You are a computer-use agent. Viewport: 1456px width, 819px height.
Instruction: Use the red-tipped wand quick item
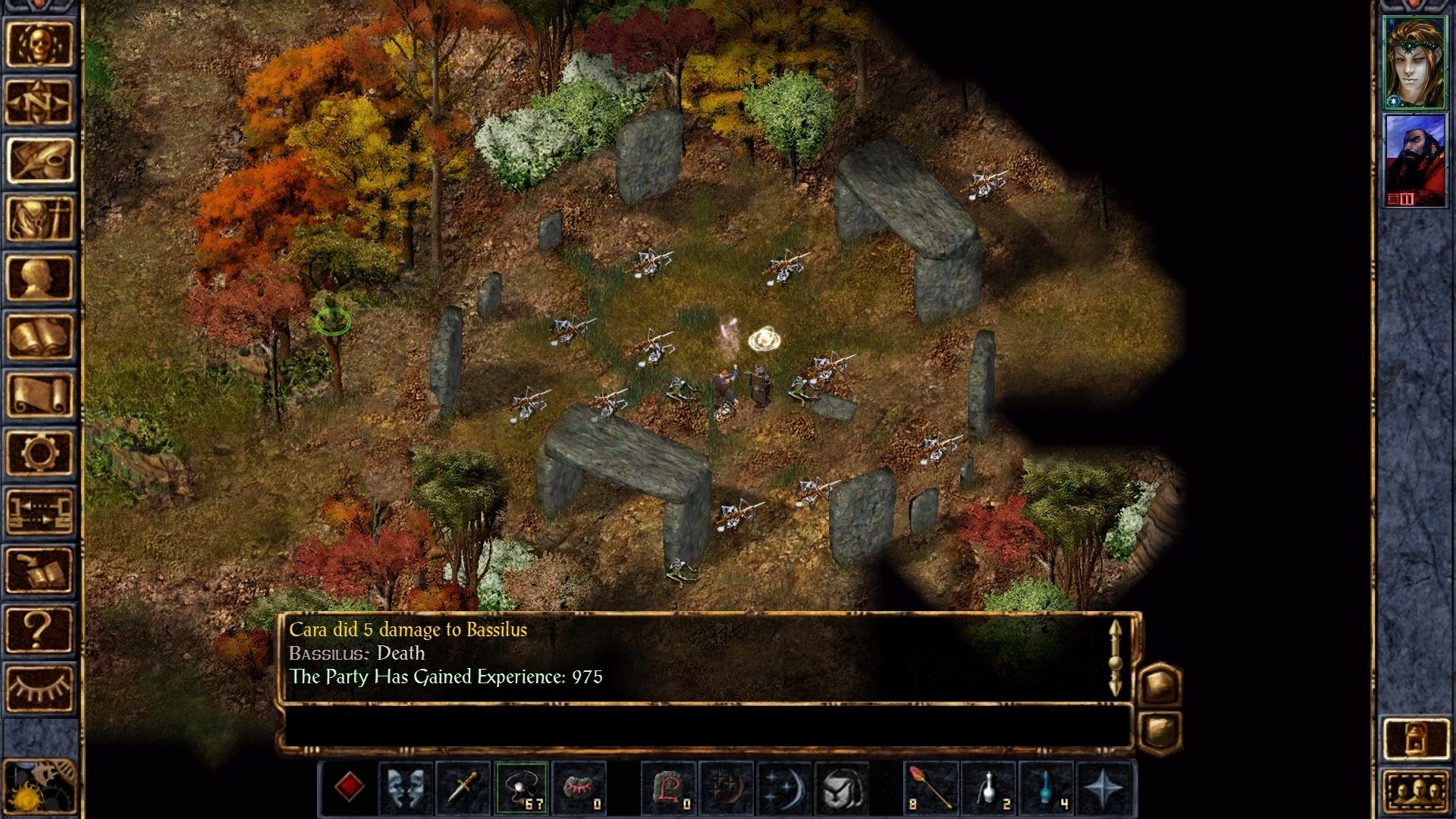[x=930, y=787]
